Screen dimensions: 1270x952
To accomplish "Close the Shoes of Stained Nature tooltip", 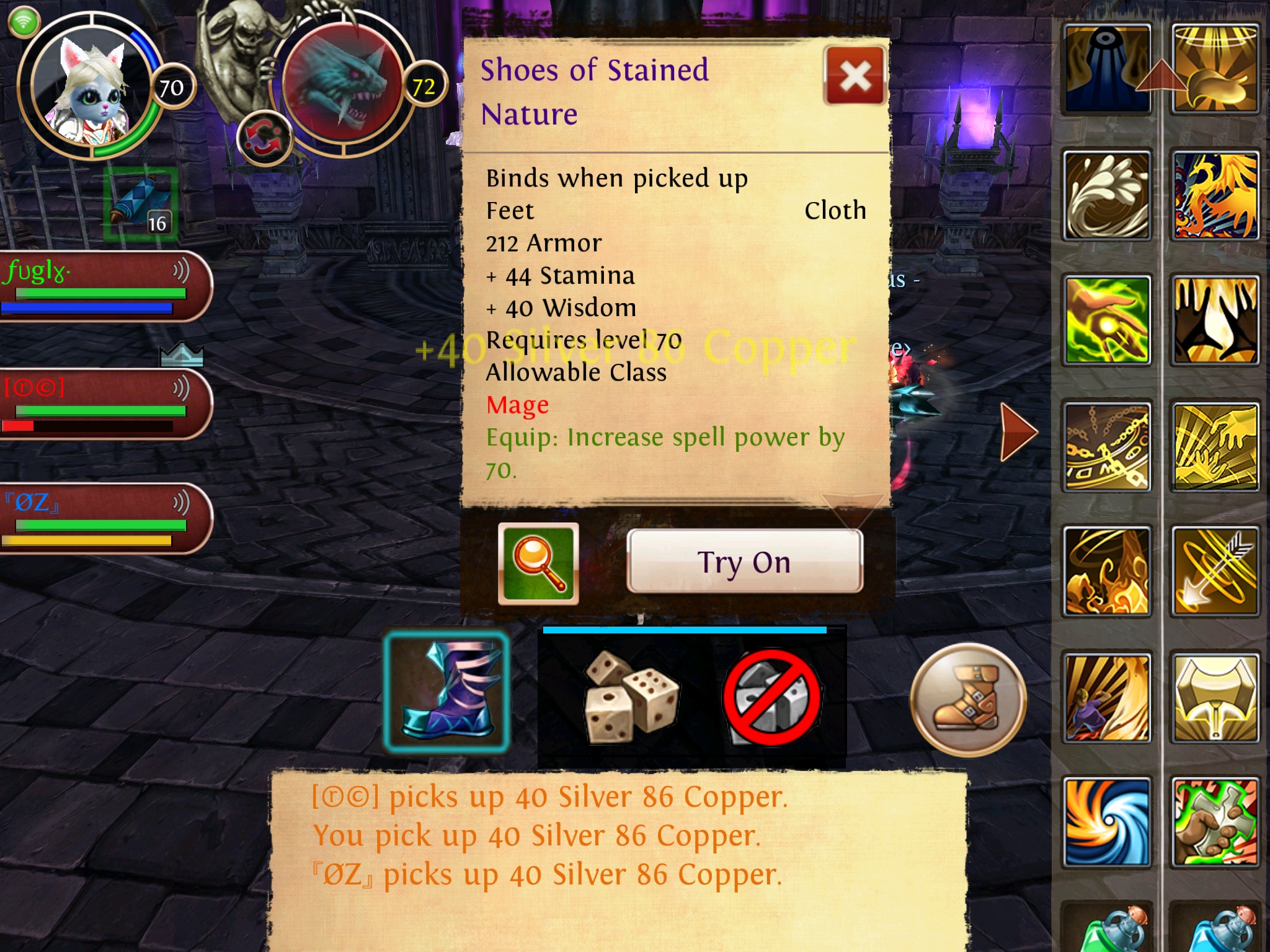I will click(x=855, y=77).
